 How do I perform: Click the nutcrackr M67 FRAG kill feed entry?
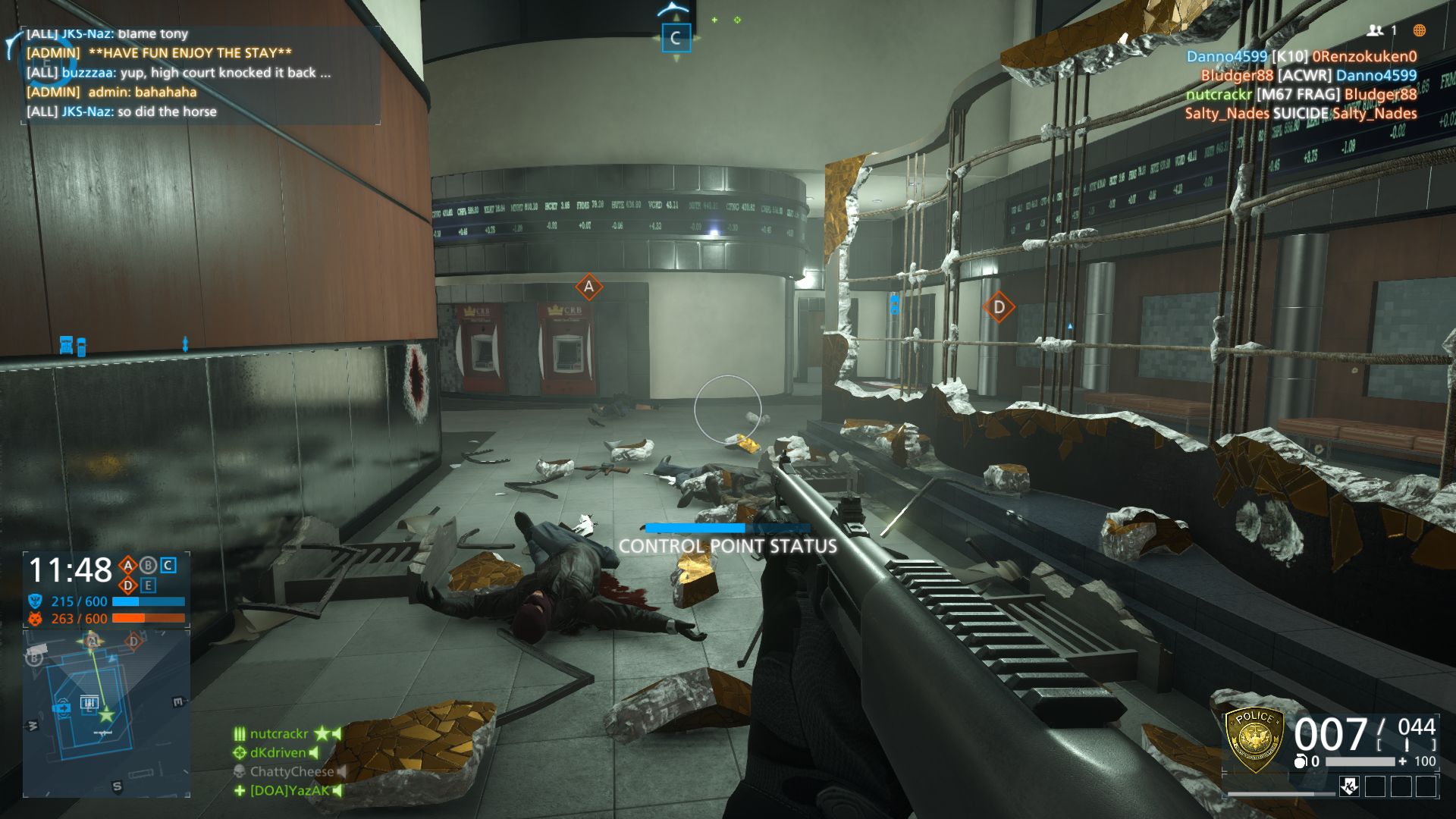pos(1301,95)
